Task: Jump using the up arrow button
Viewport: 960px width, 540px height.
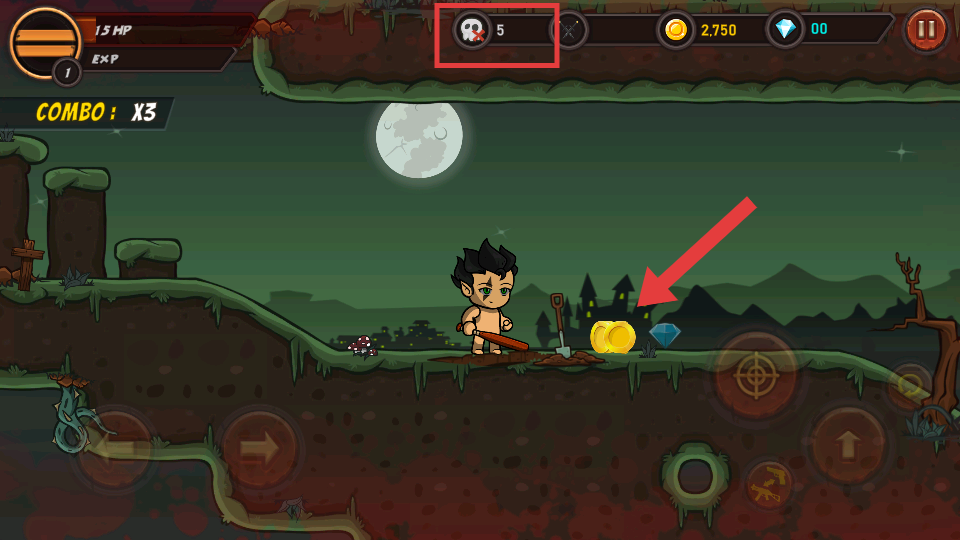Action: click(x=847, y=444)
